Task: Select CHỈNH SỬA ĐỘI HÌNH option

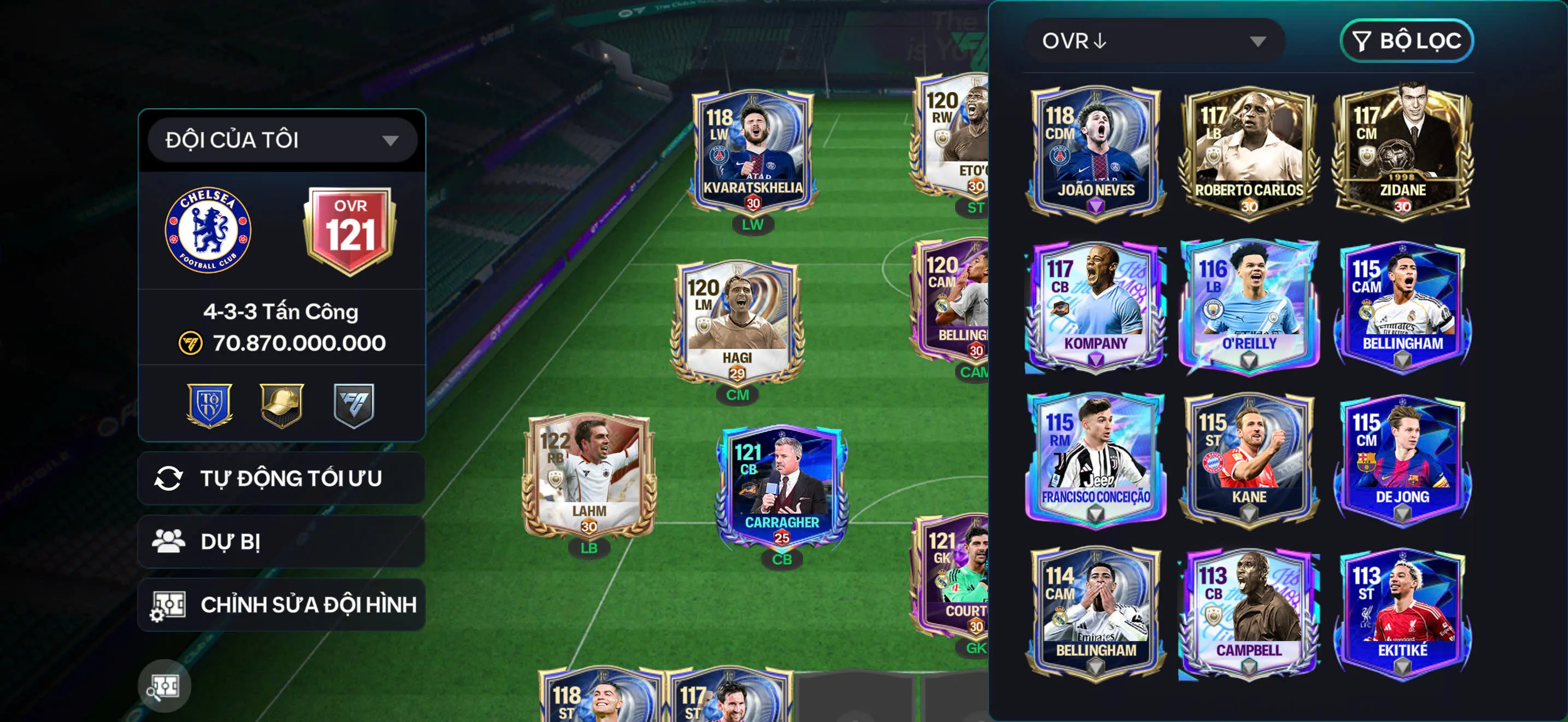Action: (282, 604)
